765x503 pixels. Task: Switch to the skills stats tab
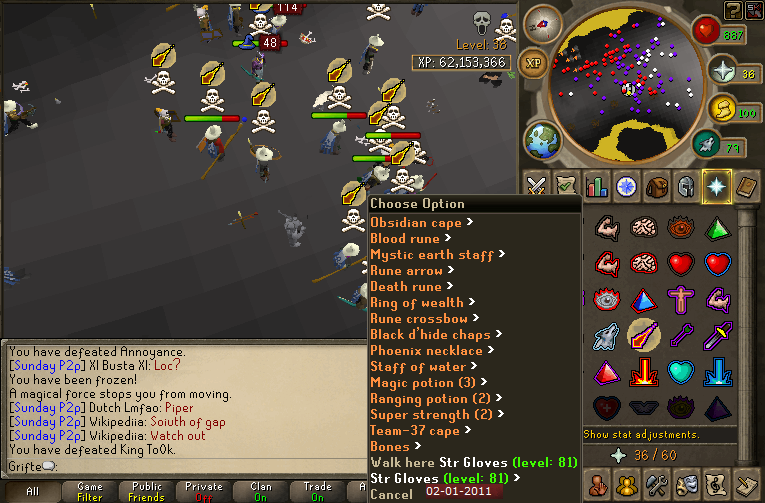point(597,186)
